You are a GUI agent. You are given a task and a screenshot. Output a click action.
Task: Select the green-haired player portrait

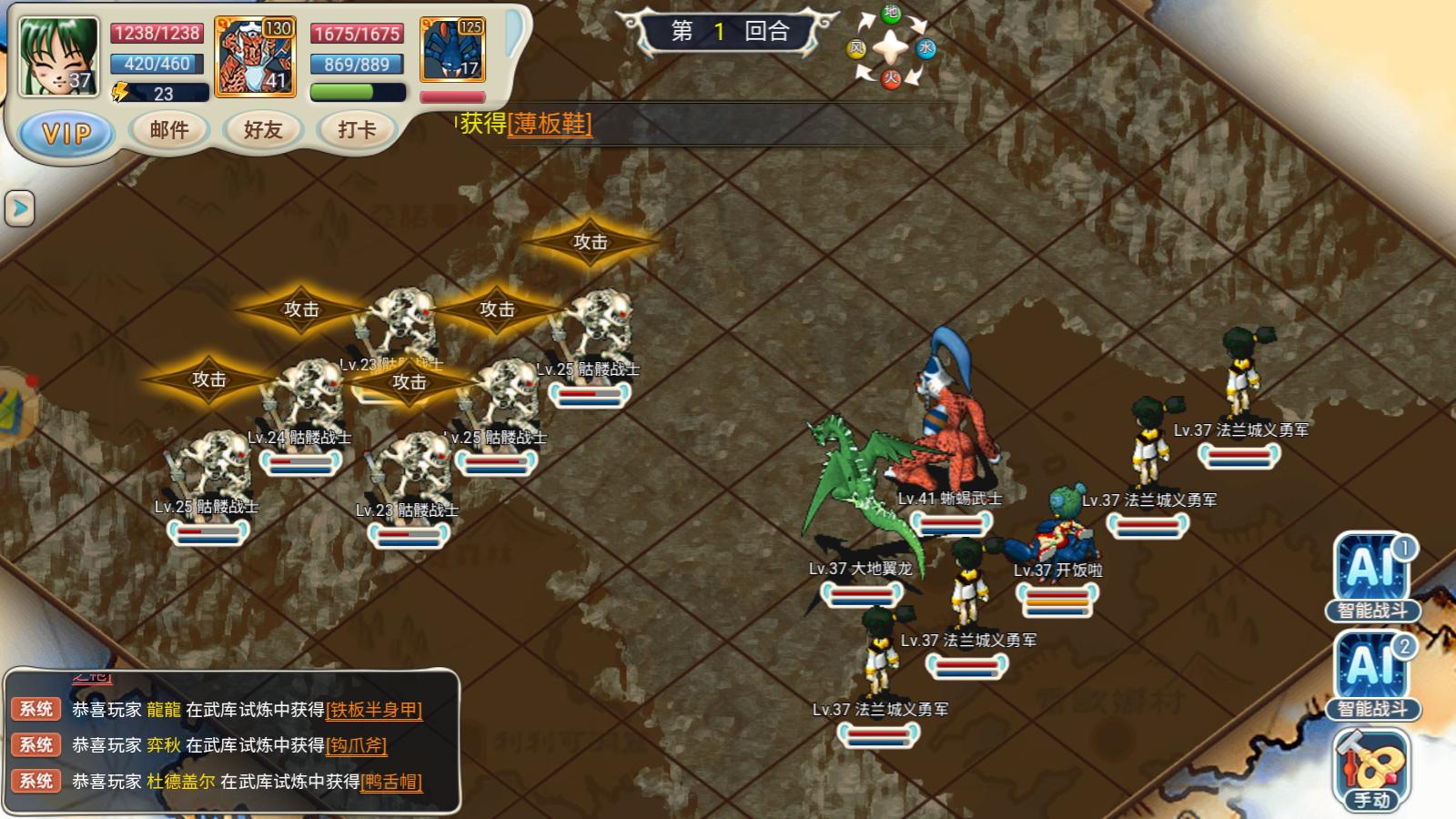(59, 56)
